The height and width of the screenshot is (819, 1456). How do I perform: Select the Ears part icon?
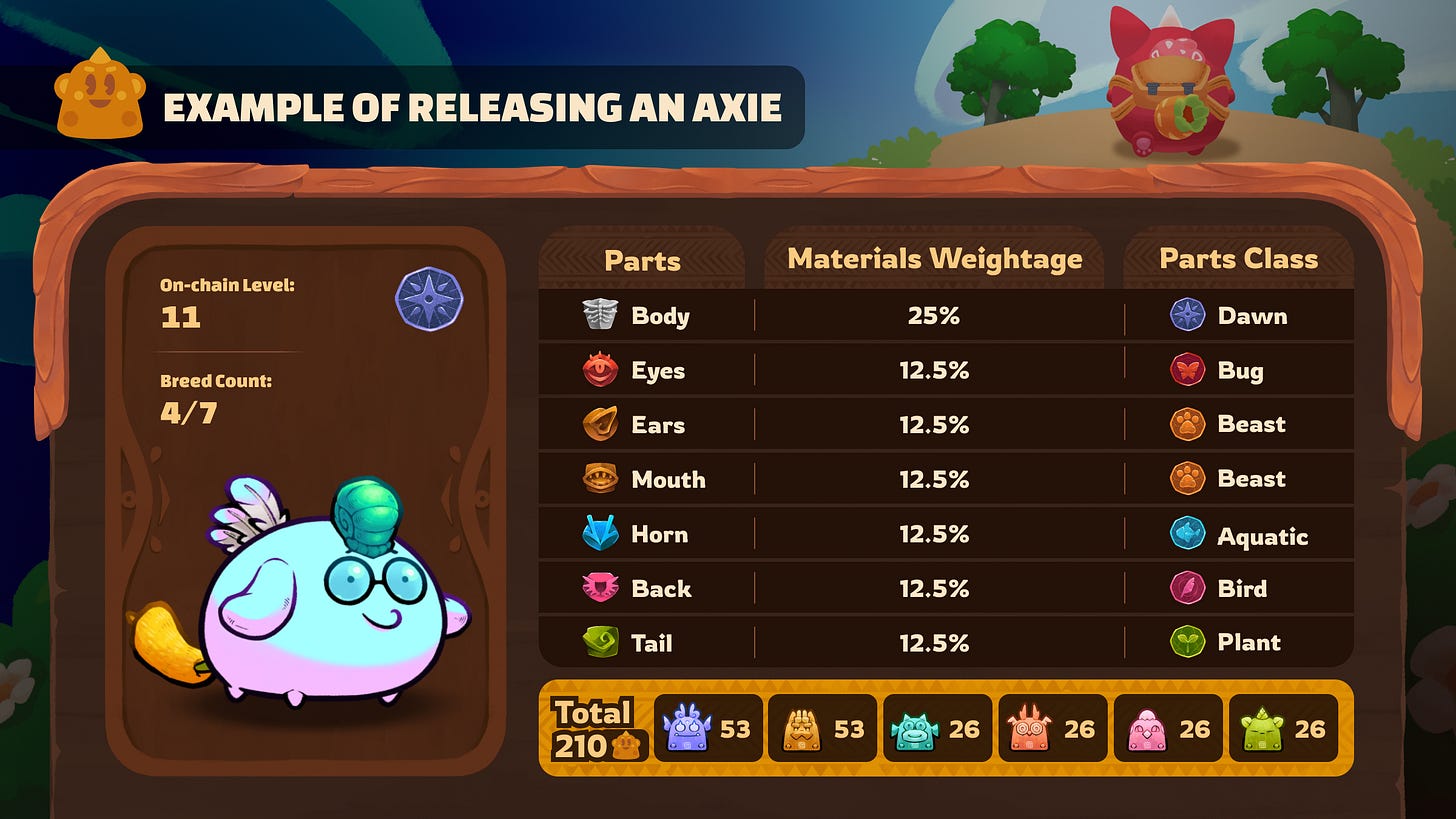pyautogui.click(x=600, y=424)
